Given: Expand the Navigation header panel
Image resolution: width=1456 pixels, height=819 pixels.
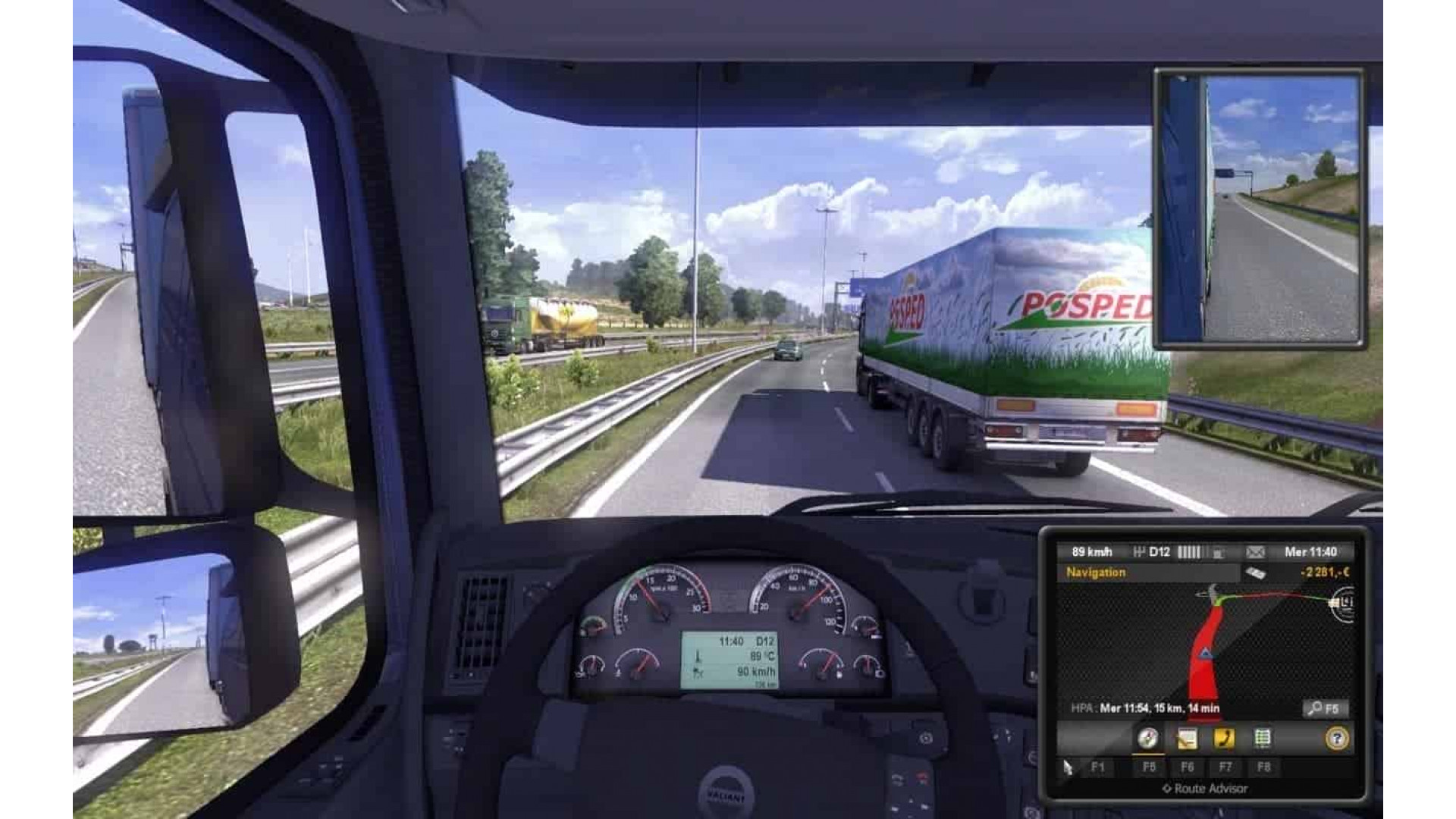Looking at the screenshot, I should pyautogui.click(x=1097, y=571).
